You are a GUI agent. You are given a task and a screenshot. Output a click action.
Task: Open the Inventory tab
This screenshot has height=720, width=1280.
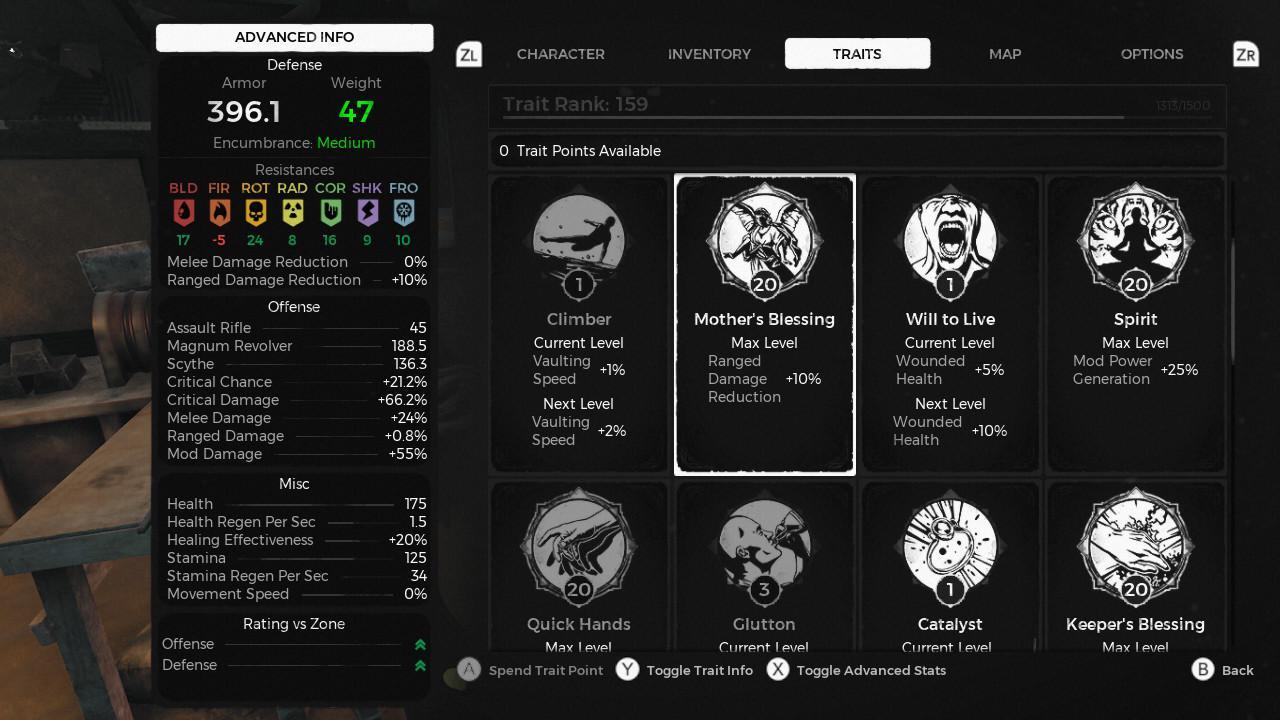tap(709, 54)
